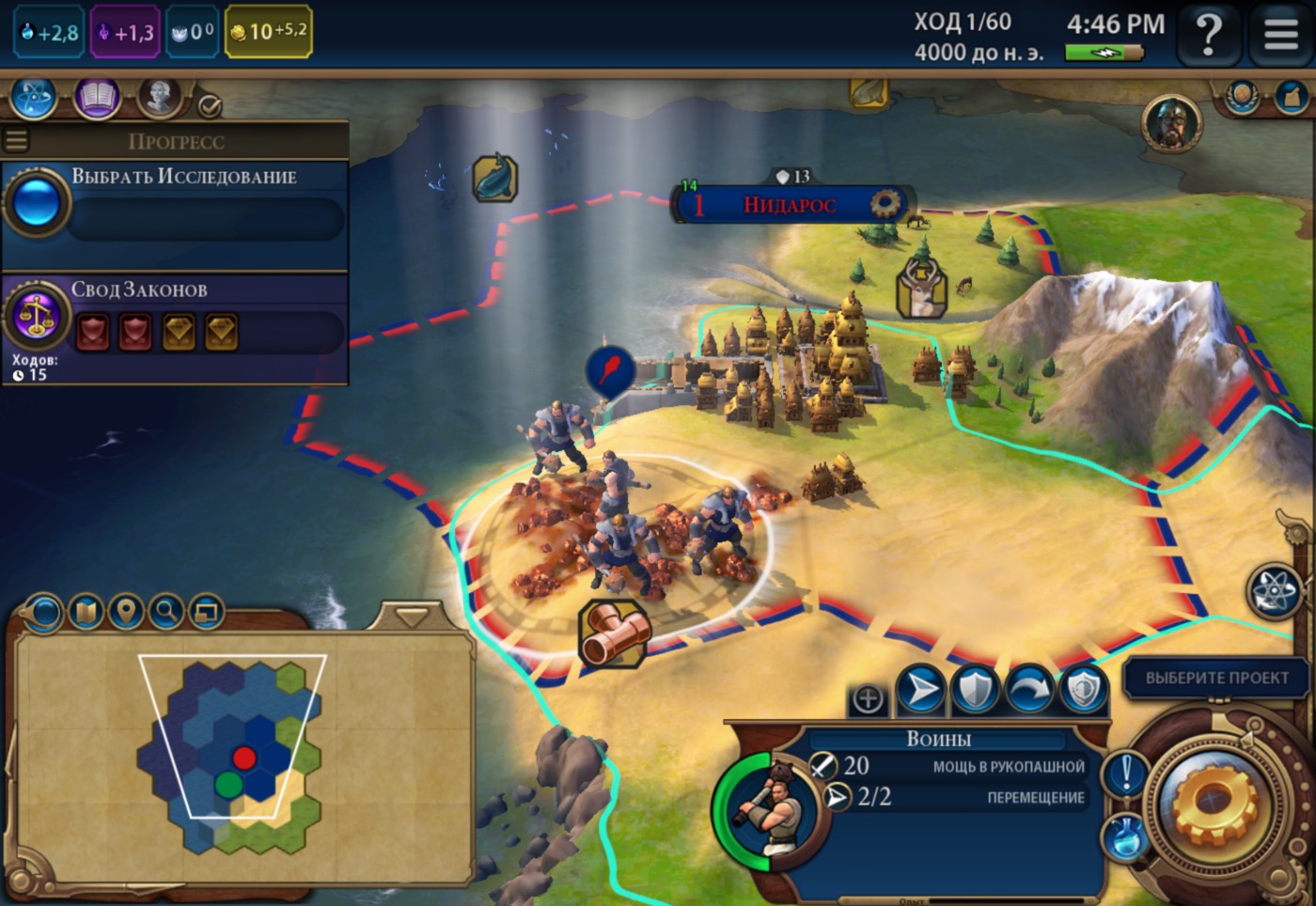This screenshot has height=906, width=1316.
Task: Fortify the warriors with the shield action
Action: pos(975,691)
